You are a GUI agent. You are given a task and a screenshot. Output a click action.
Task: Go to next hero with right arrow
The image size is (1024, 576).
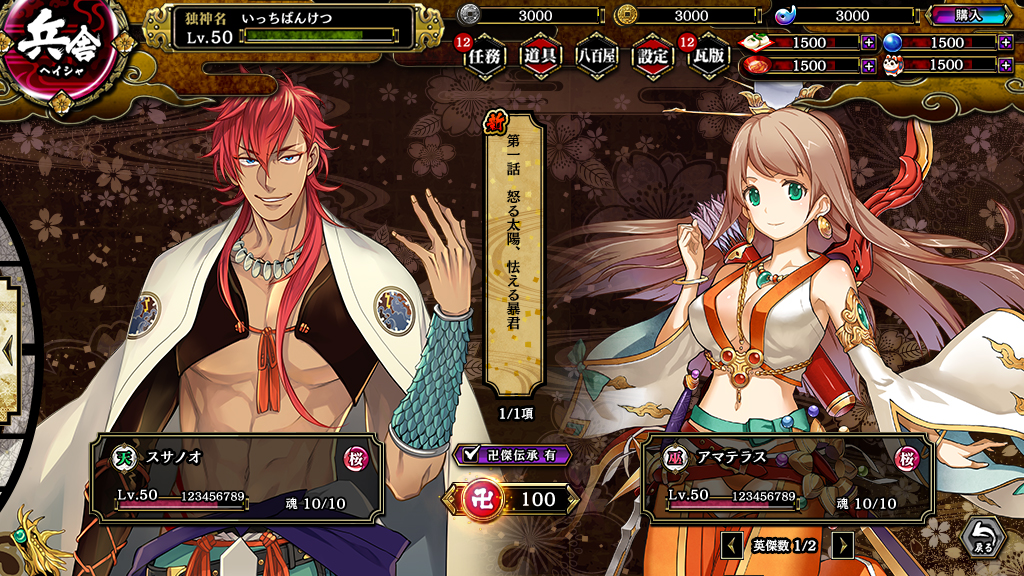click(x=843, y=545)
